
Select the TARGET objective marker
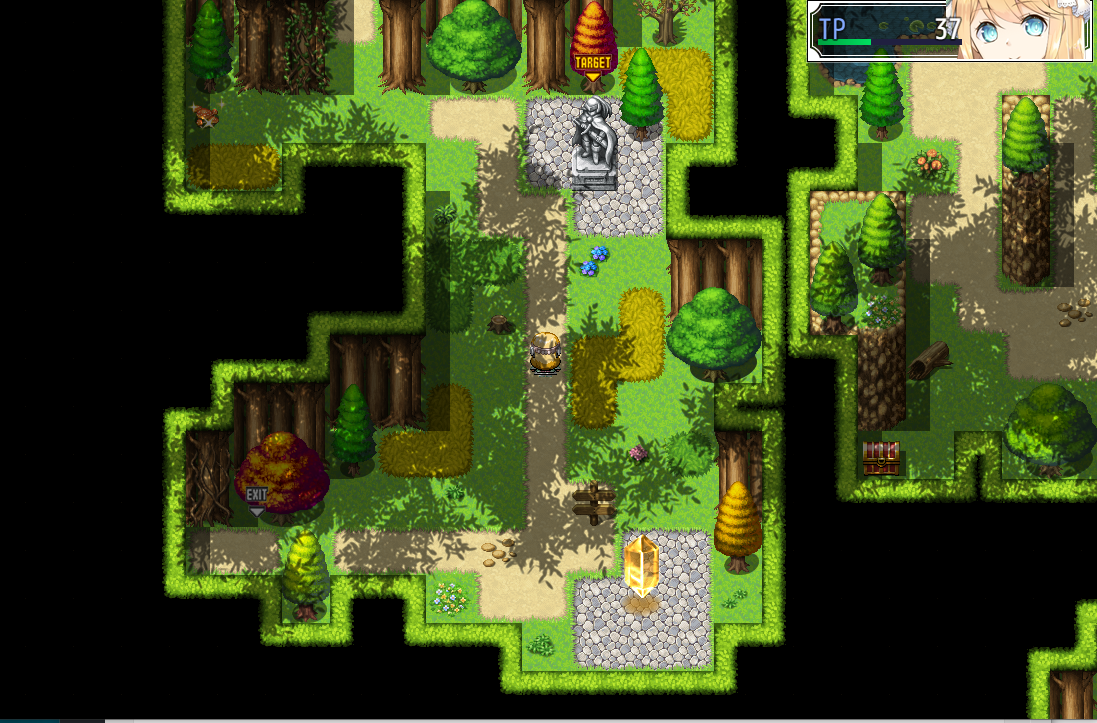(592, 64)
